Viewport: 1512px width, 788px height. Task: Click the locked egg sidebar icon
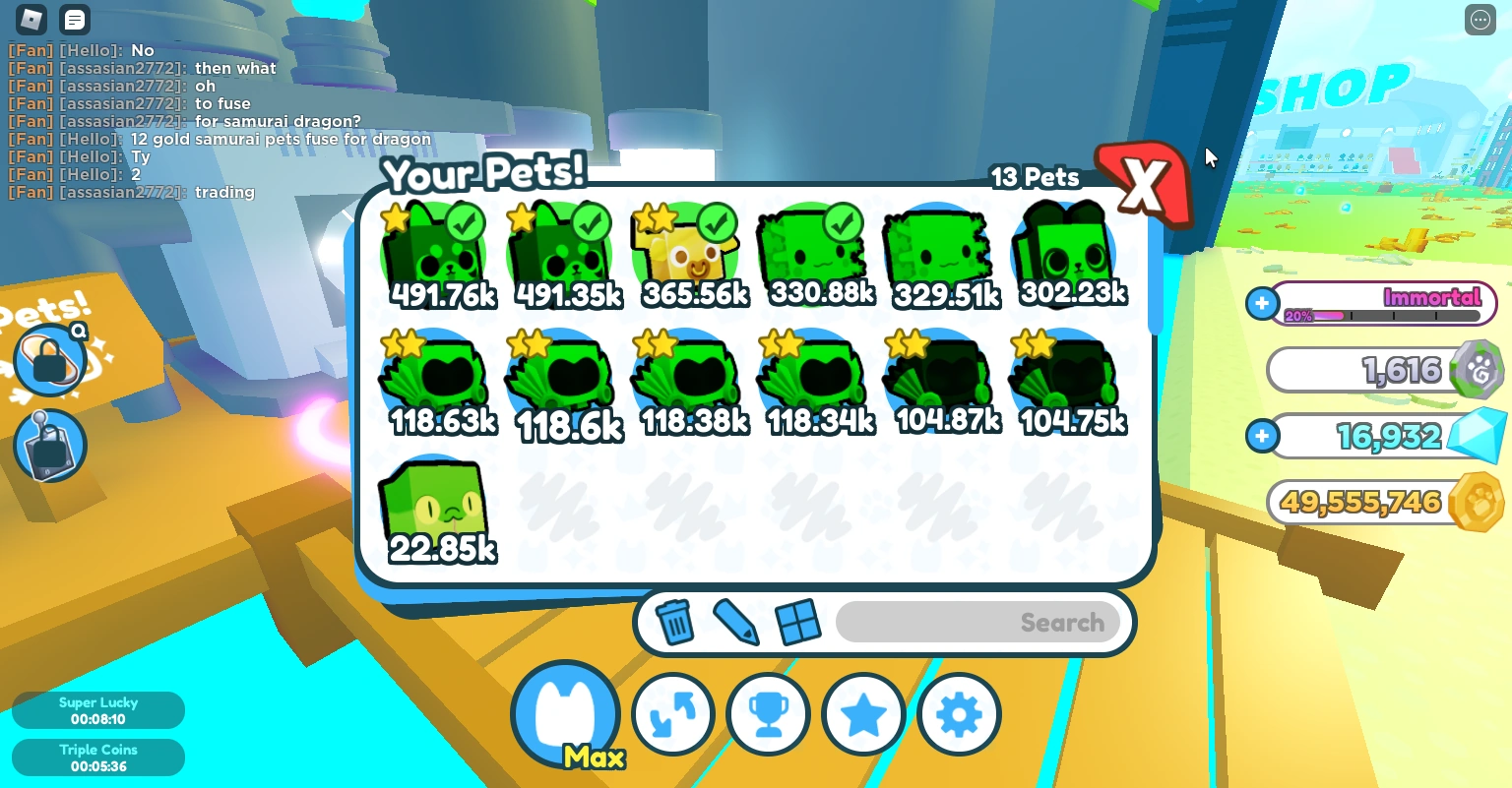click(49, 360)
